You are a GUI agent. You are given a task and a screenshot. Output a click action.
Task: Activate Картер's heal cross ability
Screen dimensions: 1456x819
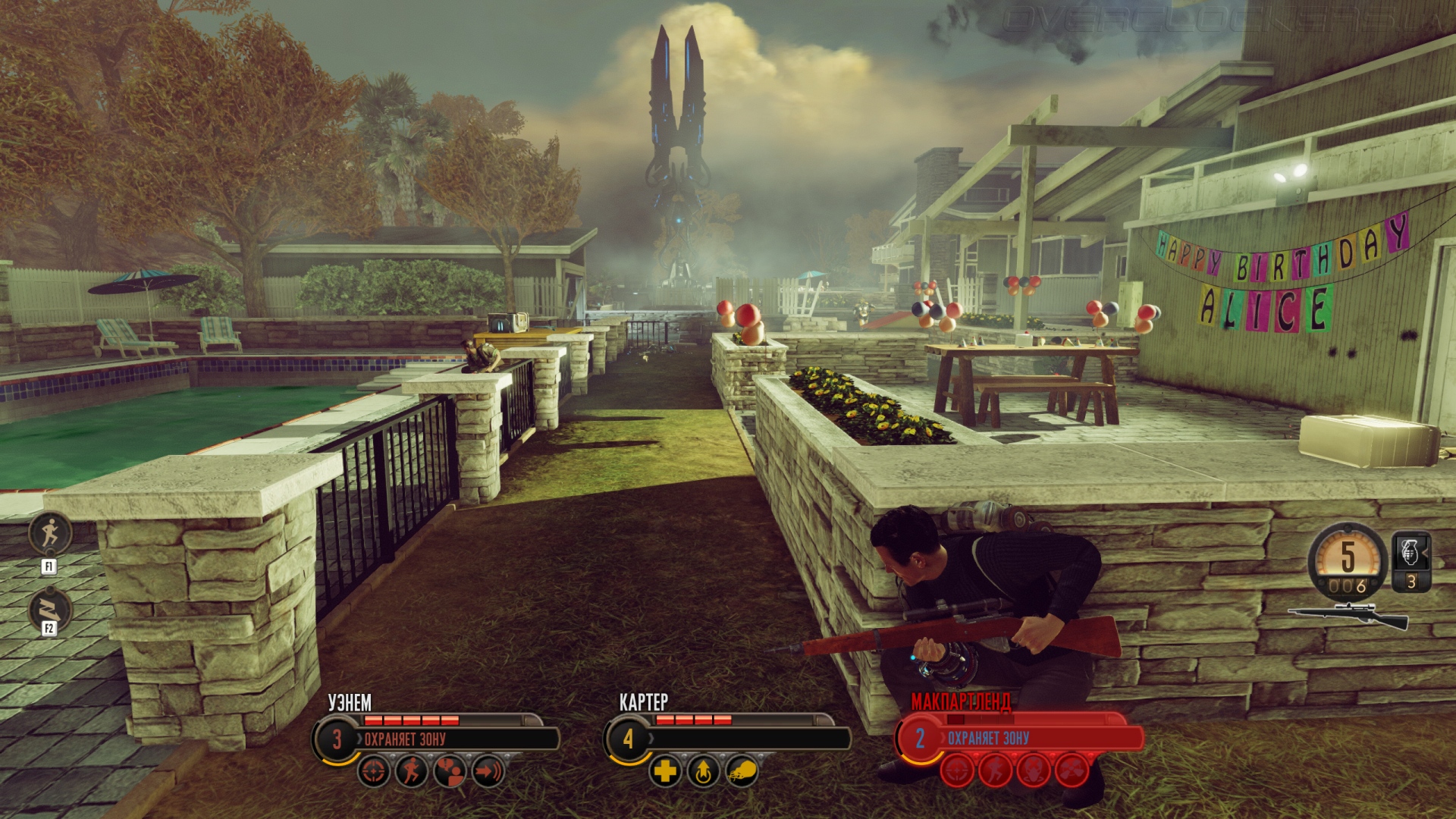pyautogui.click(x=665, y=772)
